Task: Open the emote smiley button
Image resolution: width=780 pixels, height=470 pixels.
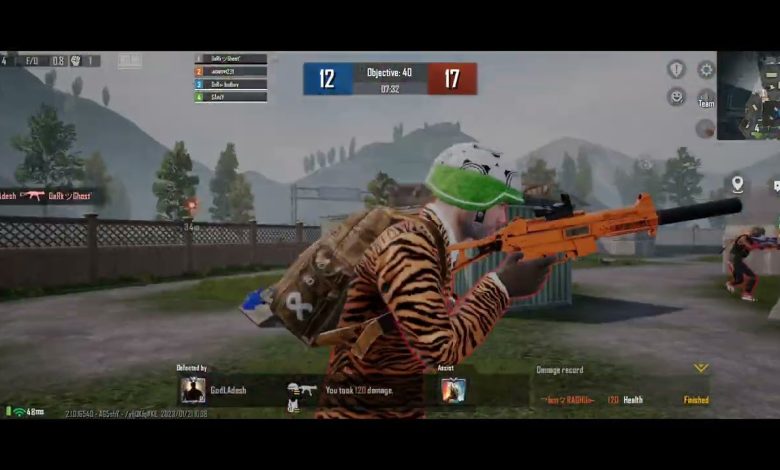Action: coord(676,97)
